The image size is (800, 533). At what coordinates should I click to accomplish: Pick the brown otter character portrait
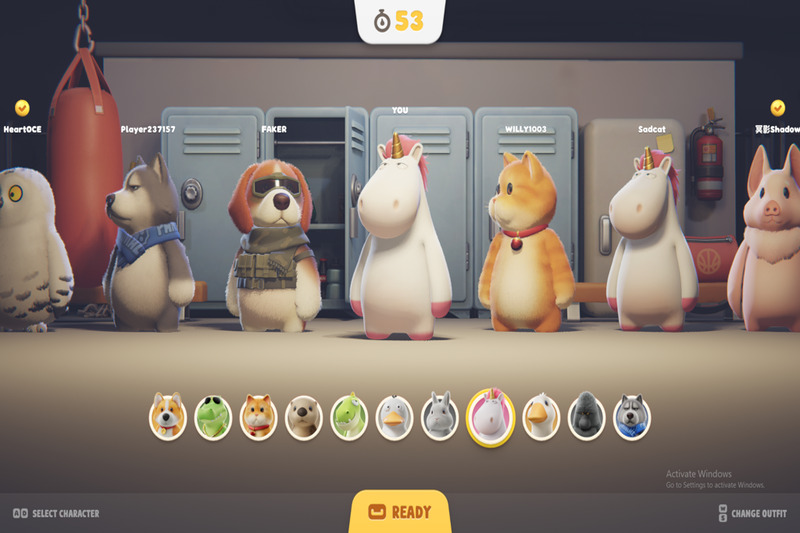[x=303, y=416]
